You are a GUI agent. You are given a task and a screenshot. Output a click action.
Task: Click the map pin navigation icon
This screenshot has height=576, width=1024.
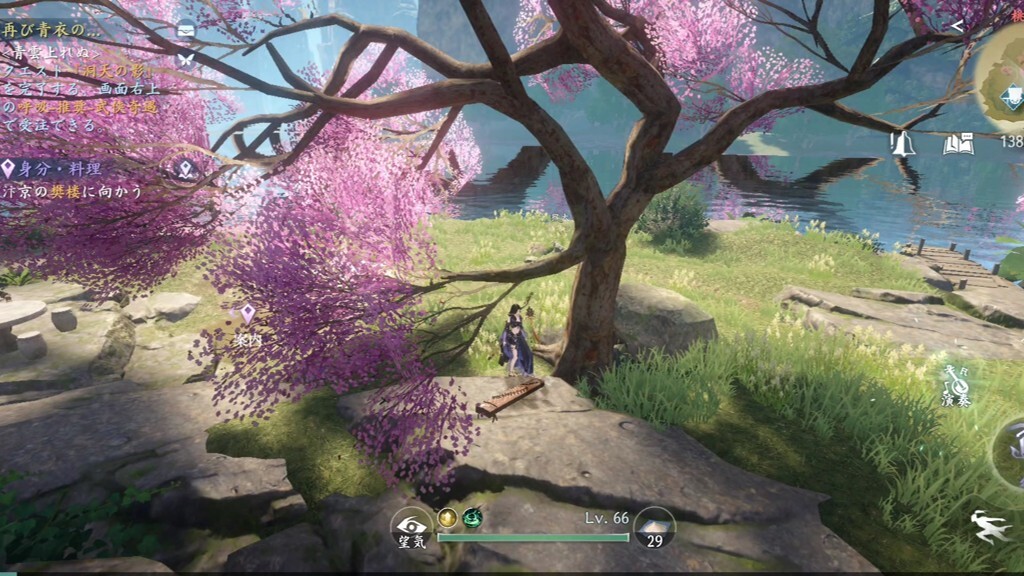[x=186, y=169]
